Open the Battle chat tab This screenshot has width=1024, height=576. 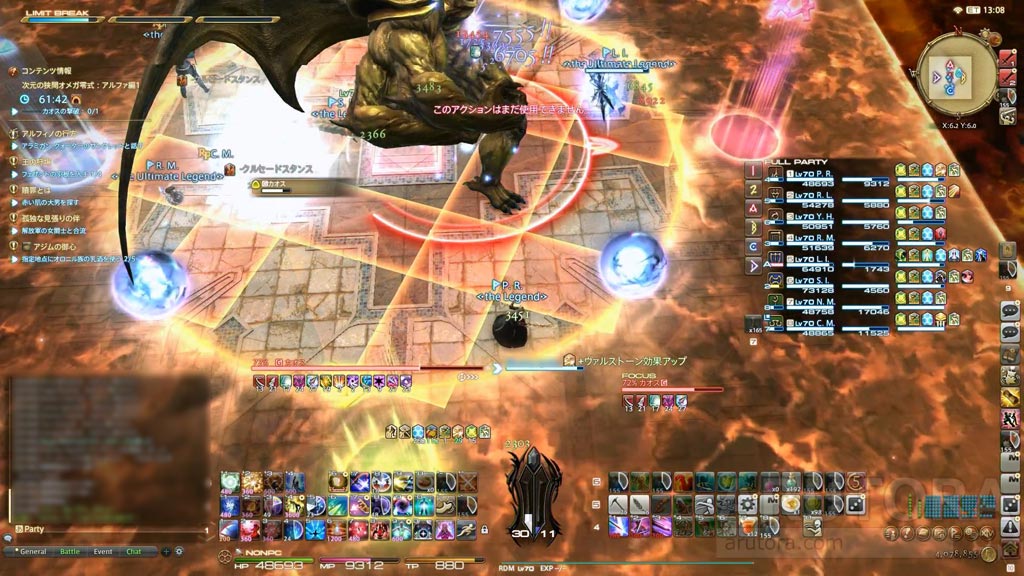tap(69, 551)
